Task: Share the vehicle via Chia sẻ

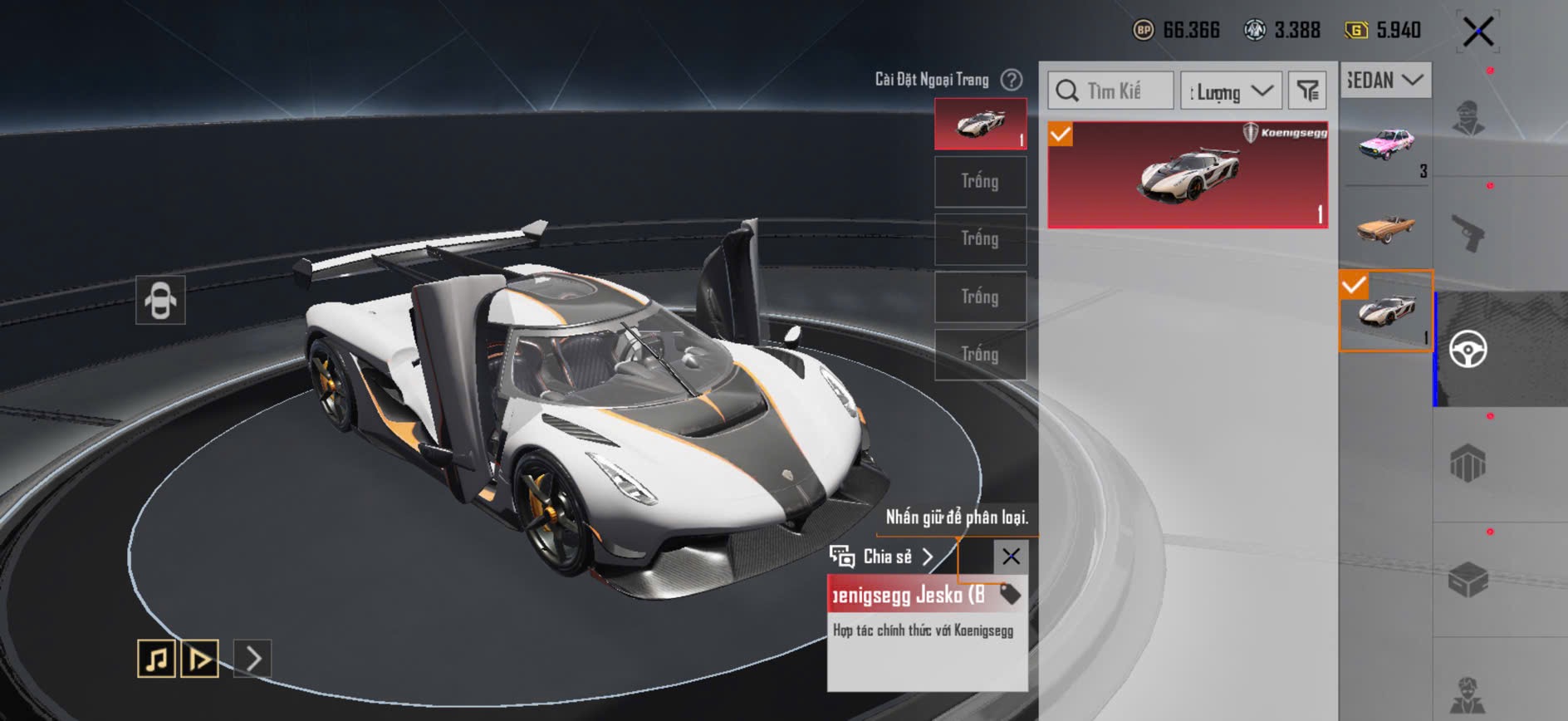Action: coord(882,557)
